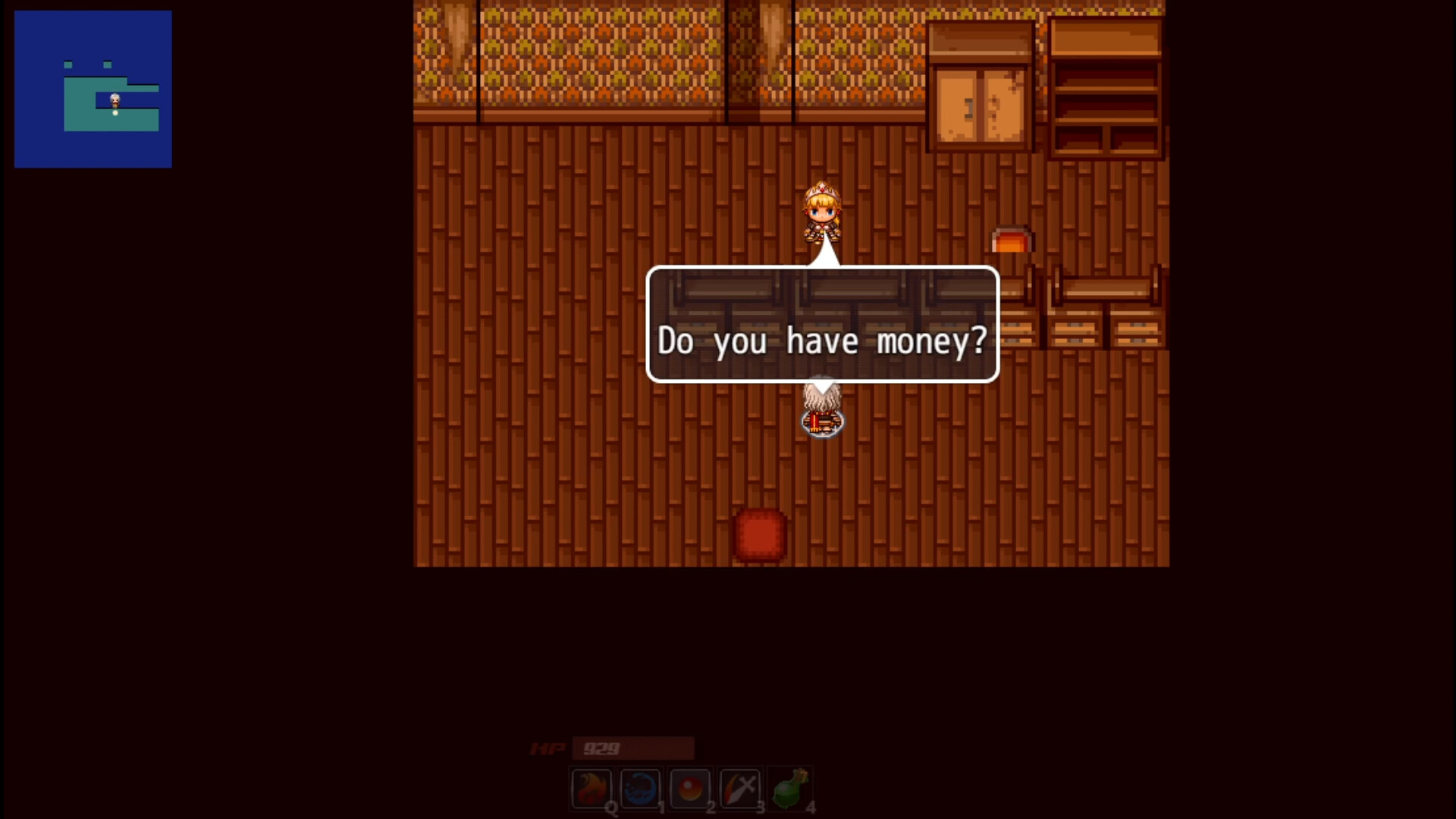Click the text 'Do you have money?'
Screen dimensions: 1456x819
pyautogui.click(x=823, y=340)
